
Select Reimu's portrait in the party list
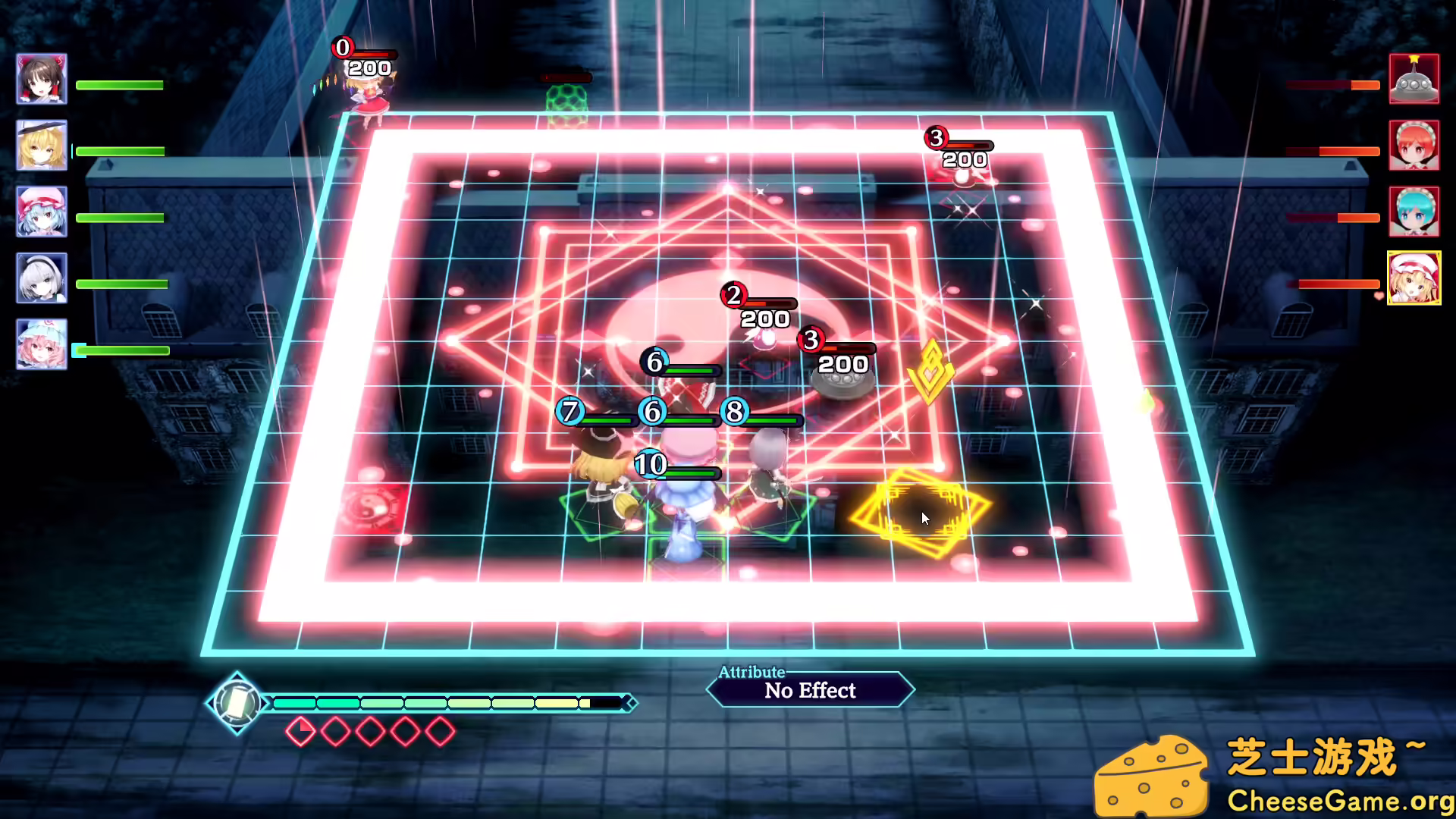pyautogui.click(x=42, y=78)
